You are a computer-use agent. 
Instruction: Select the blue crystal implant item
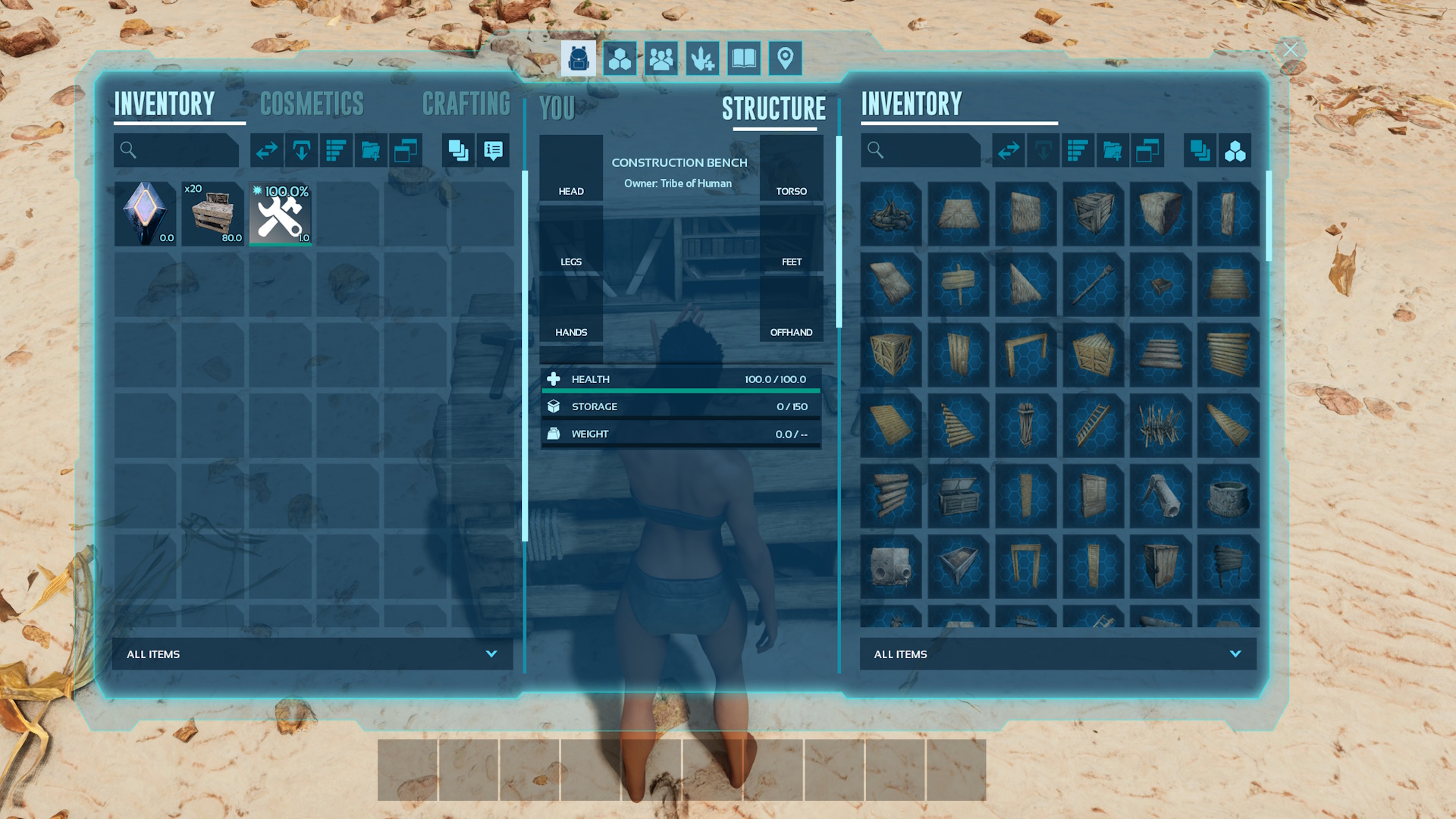(145, 214)
